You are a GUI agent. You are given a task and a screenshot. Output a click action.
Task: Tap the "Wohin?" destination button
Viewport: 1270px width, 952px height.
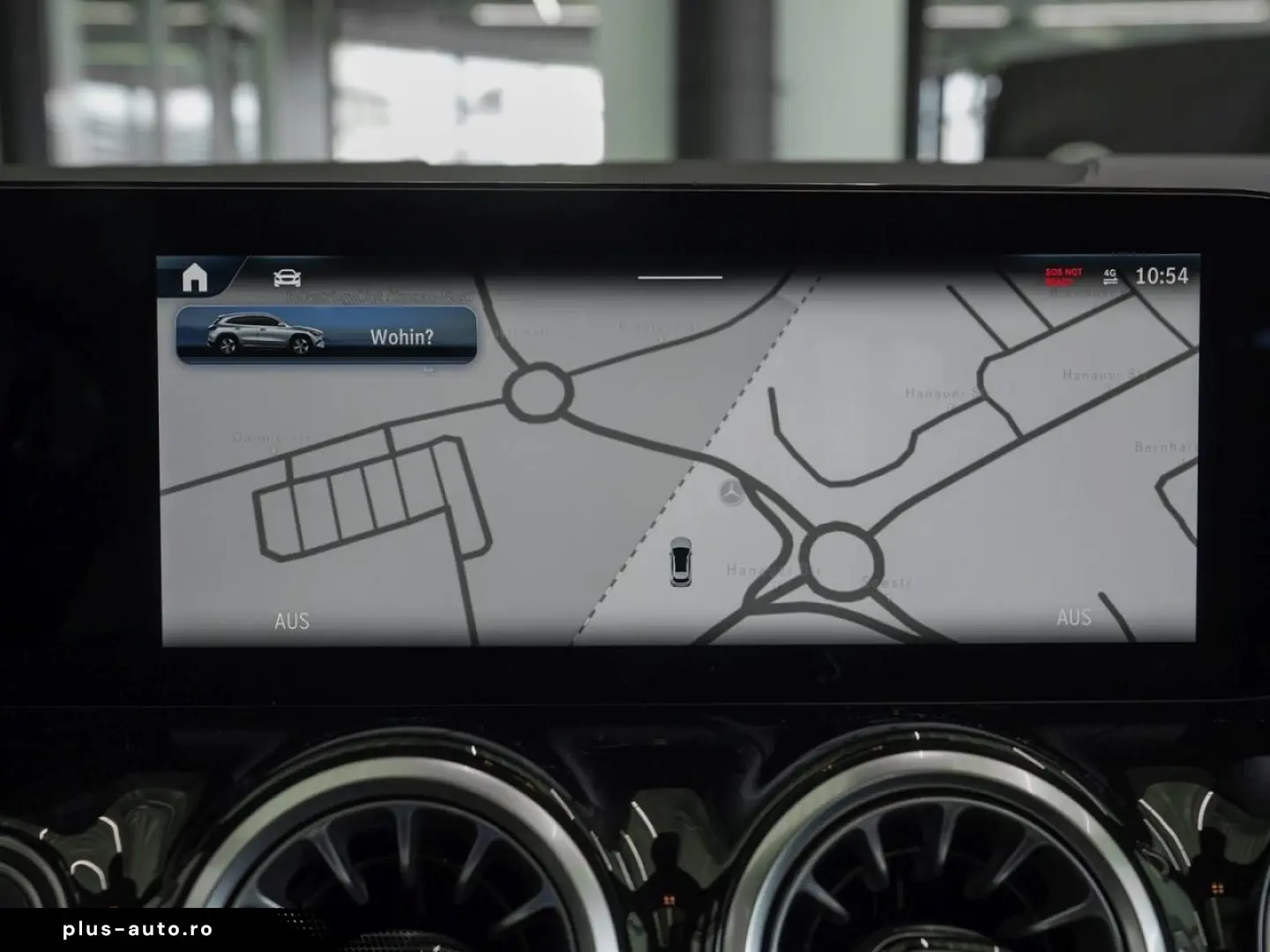click(327, 336)
